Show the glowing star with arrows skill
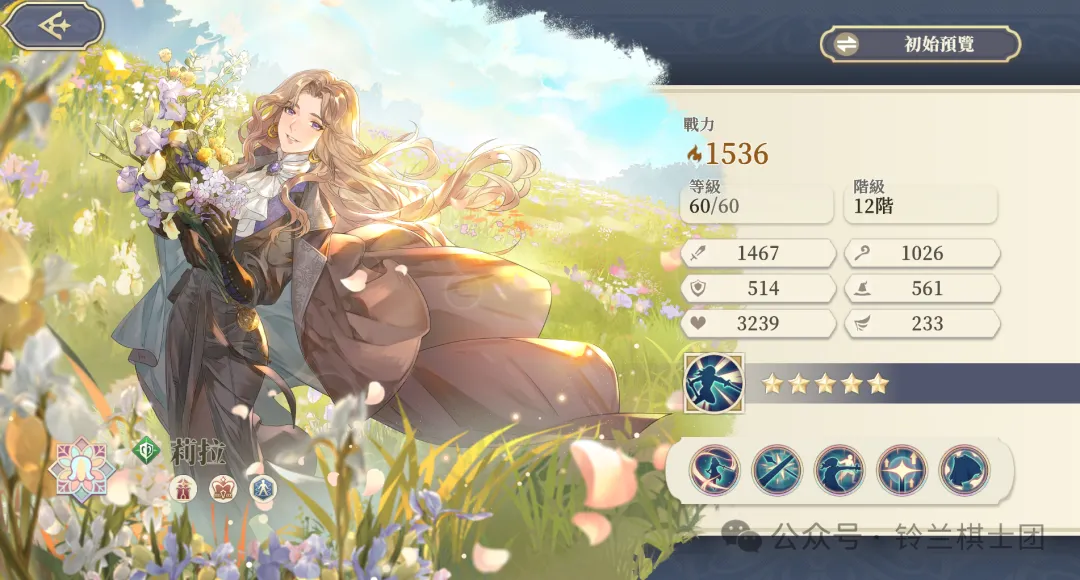Image resolution: width=1080 pixels, height=580 pixels. (902, 470)
